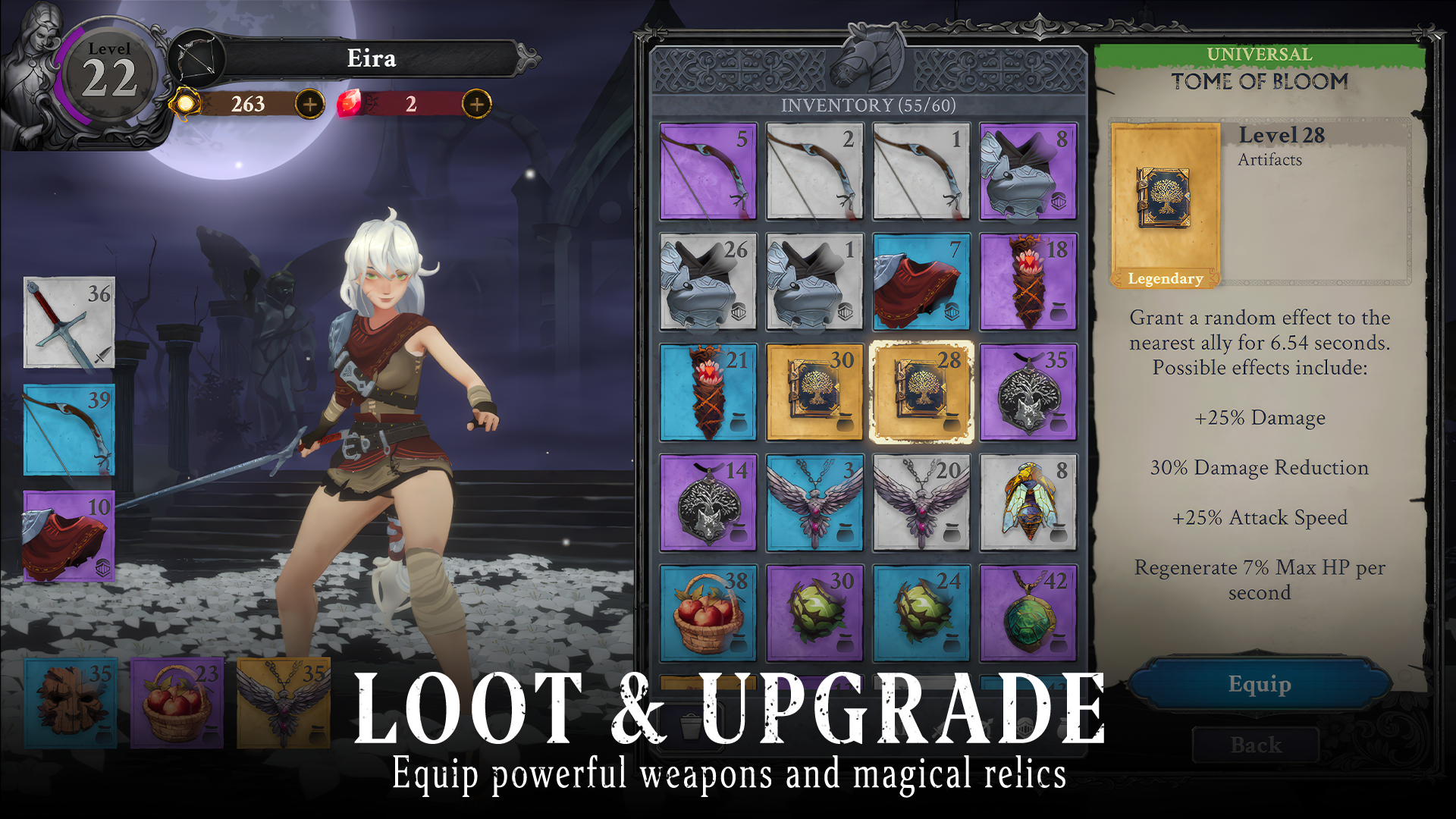Select the helmet armor filter icon
Screen dimensions: 1456x819
(x=1025, y=728)
